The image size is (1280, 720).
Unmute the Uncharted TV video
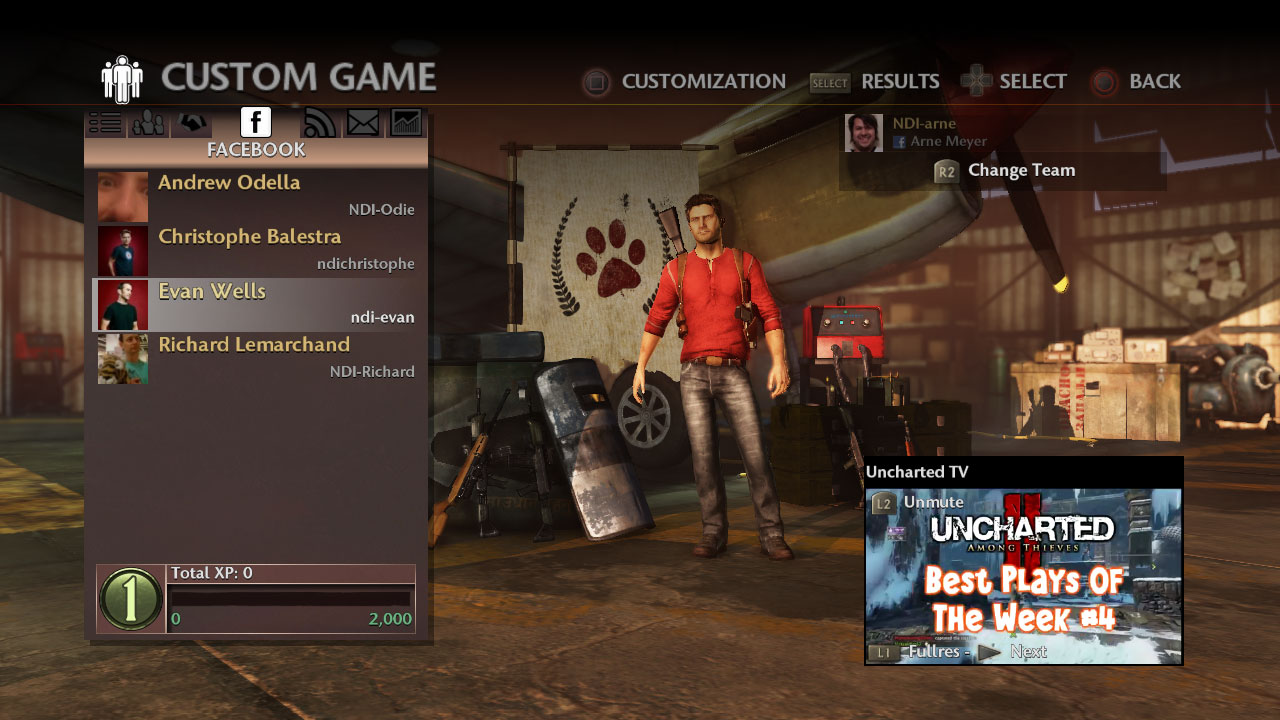pyautogui.click(x=920, y=502)
